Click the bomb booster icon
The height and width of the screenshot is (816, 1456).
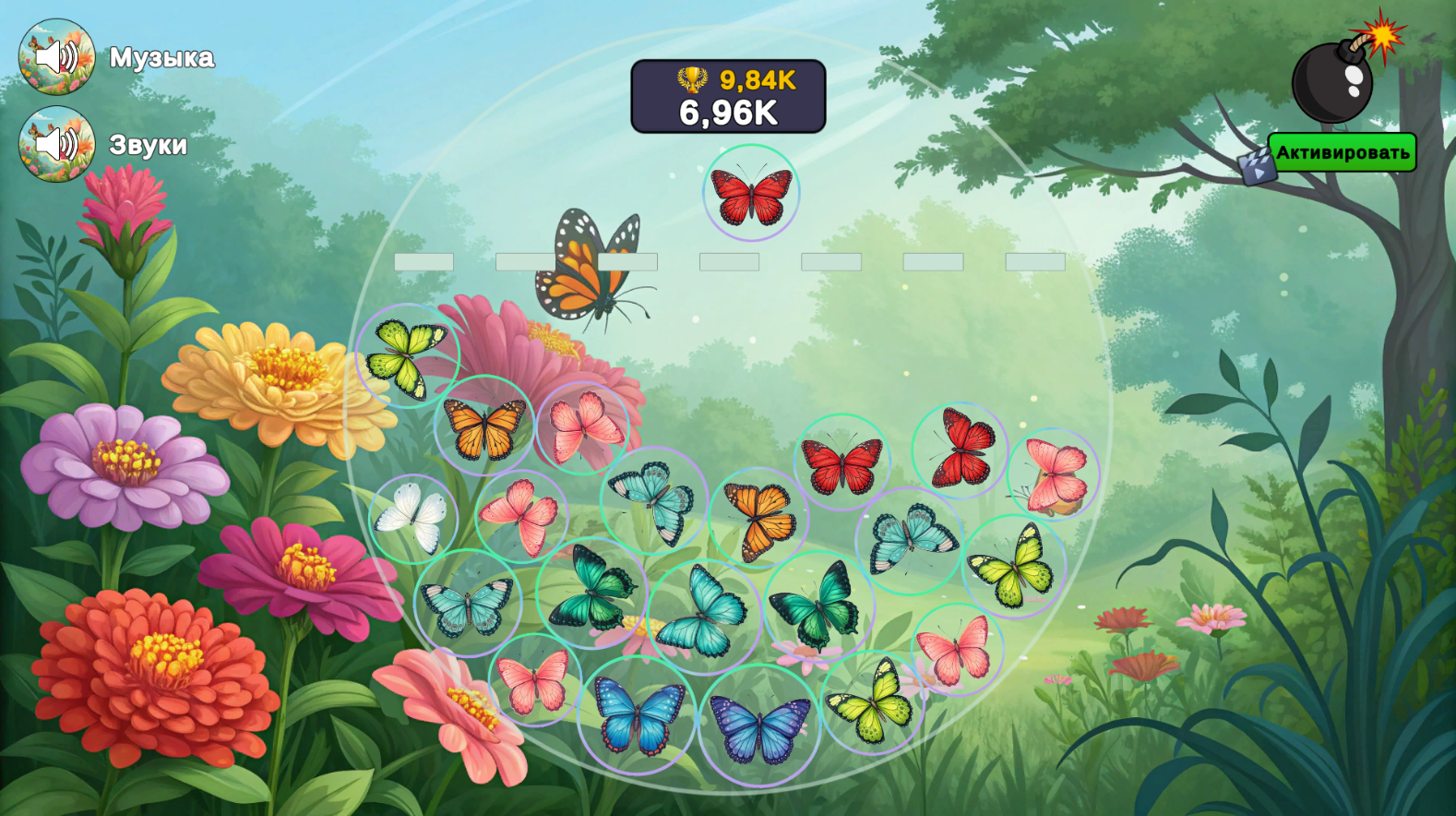(x=1331, y=83)
